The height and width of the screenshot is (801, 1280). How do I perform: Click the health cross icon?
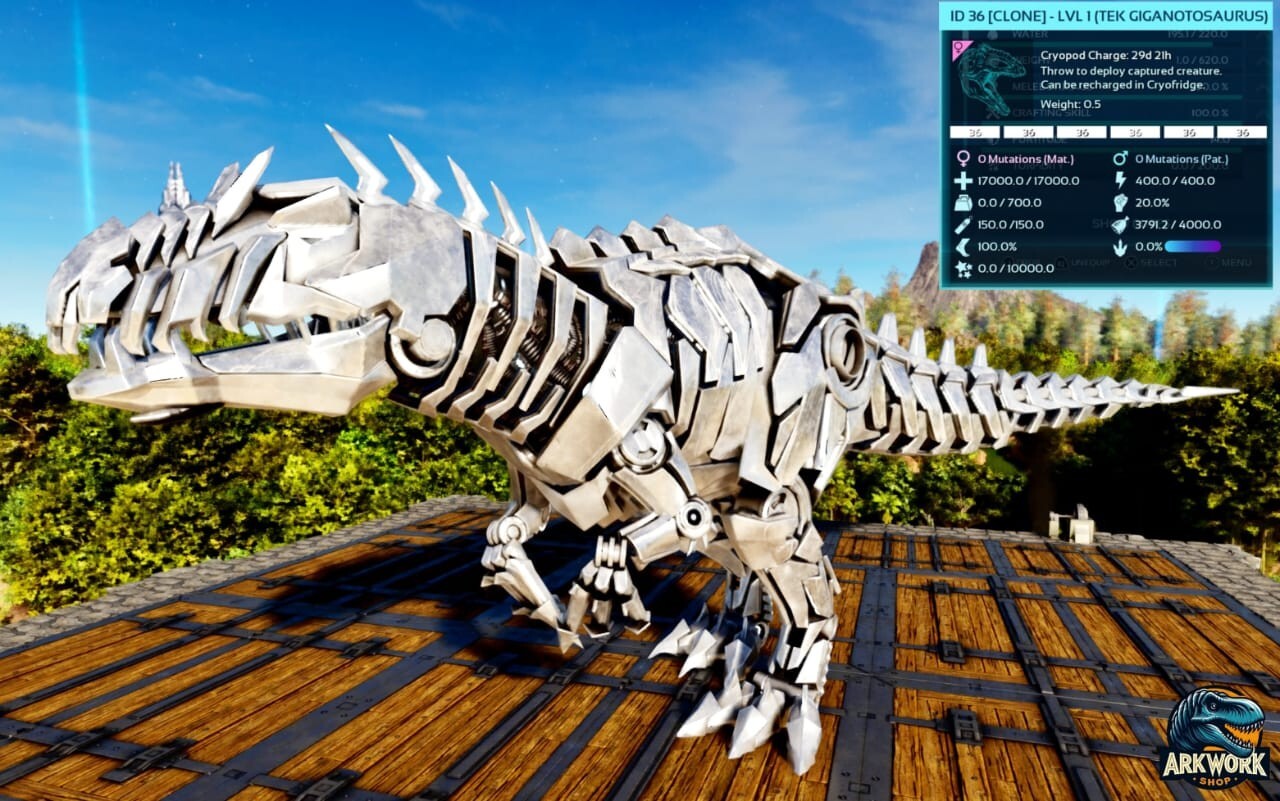pyautogui.click(x=962, y=181)
